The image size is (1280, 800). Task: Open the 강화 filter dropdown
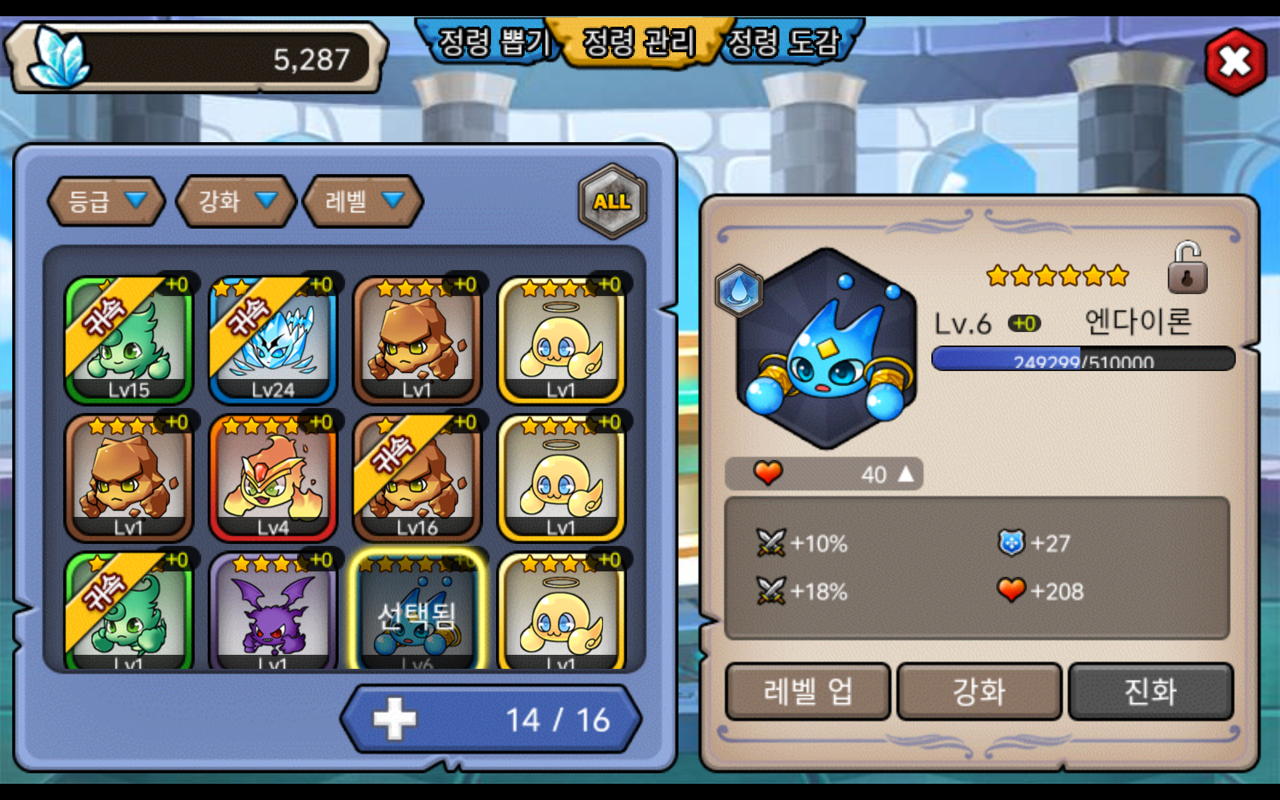(x=236, y=201)
